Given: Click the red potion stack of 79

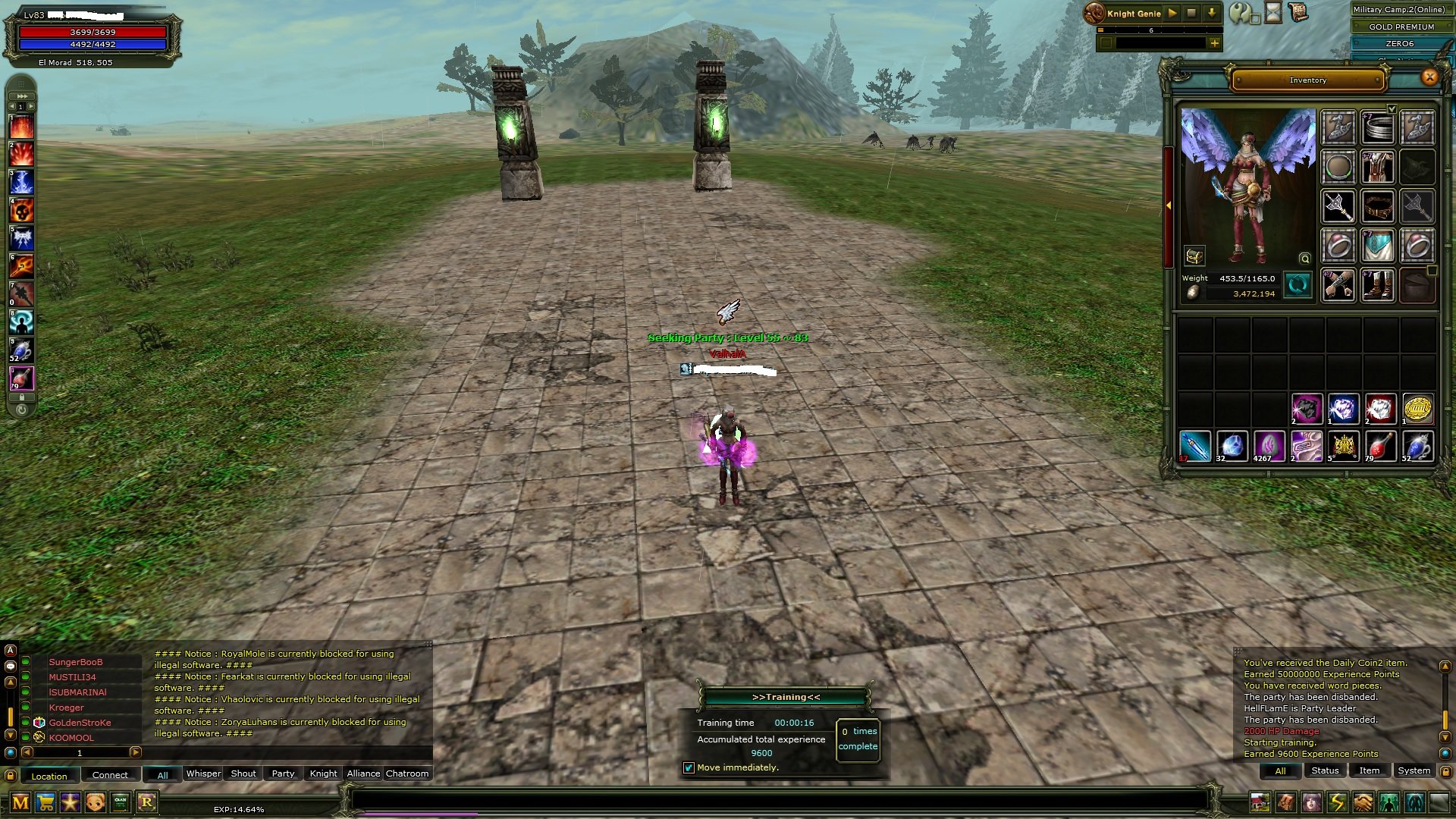Looking at the screenshot, I should [x=1380, y=447].
